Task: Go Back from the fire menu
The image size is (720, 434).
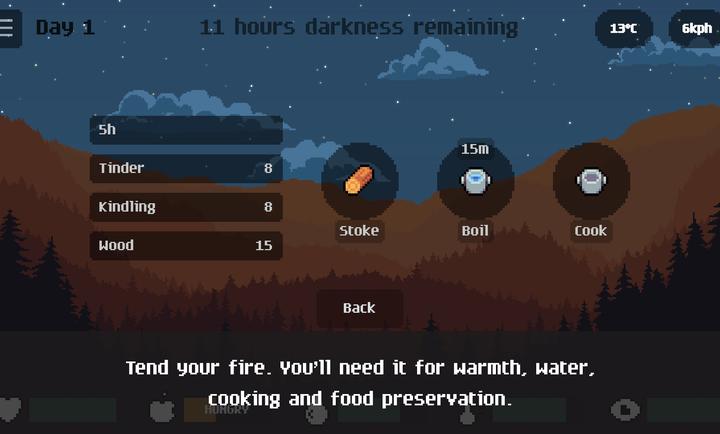Action: [x=359, y=308]
